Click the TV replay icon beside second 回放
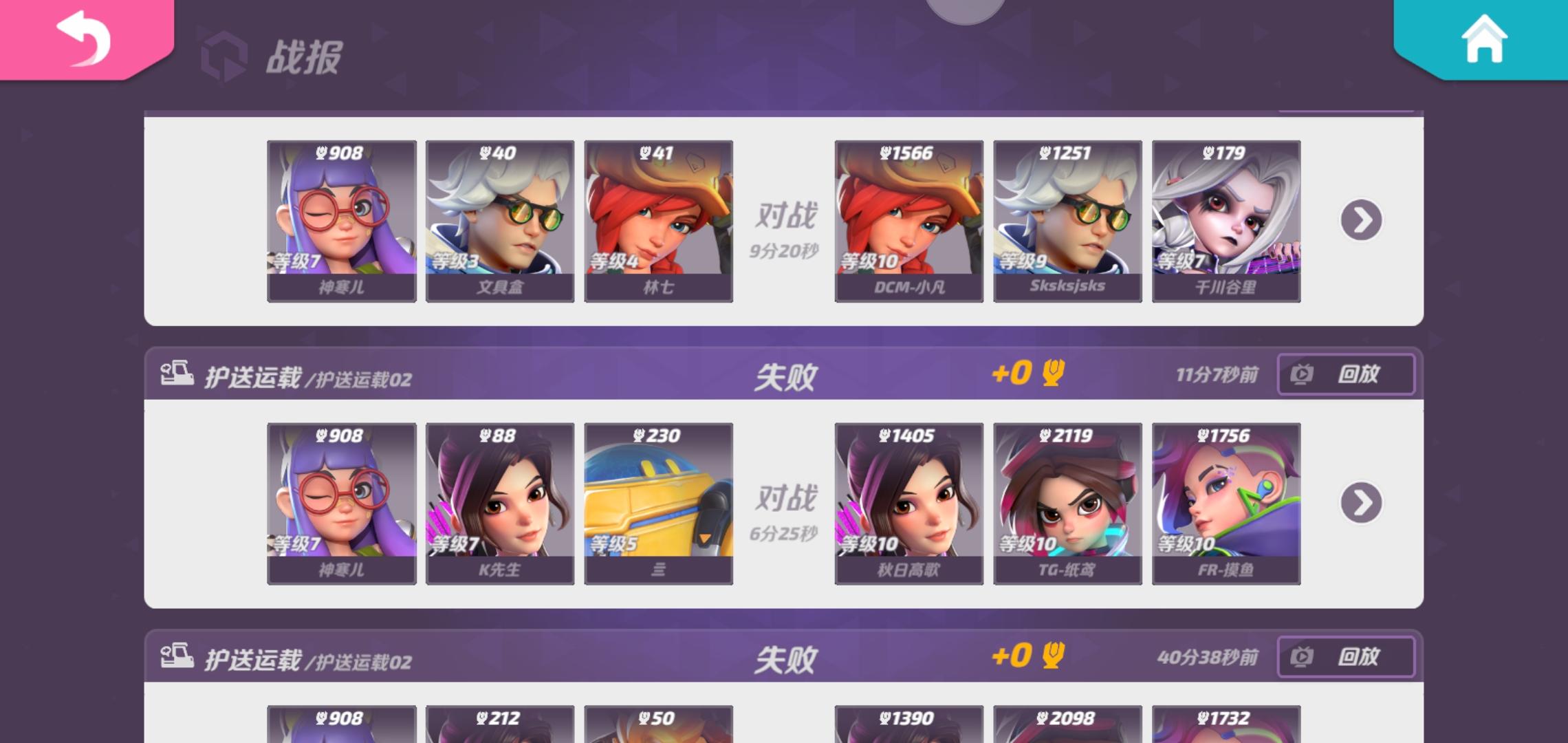The width and height of the screenshot is (1568, 743). point(1303,657)
